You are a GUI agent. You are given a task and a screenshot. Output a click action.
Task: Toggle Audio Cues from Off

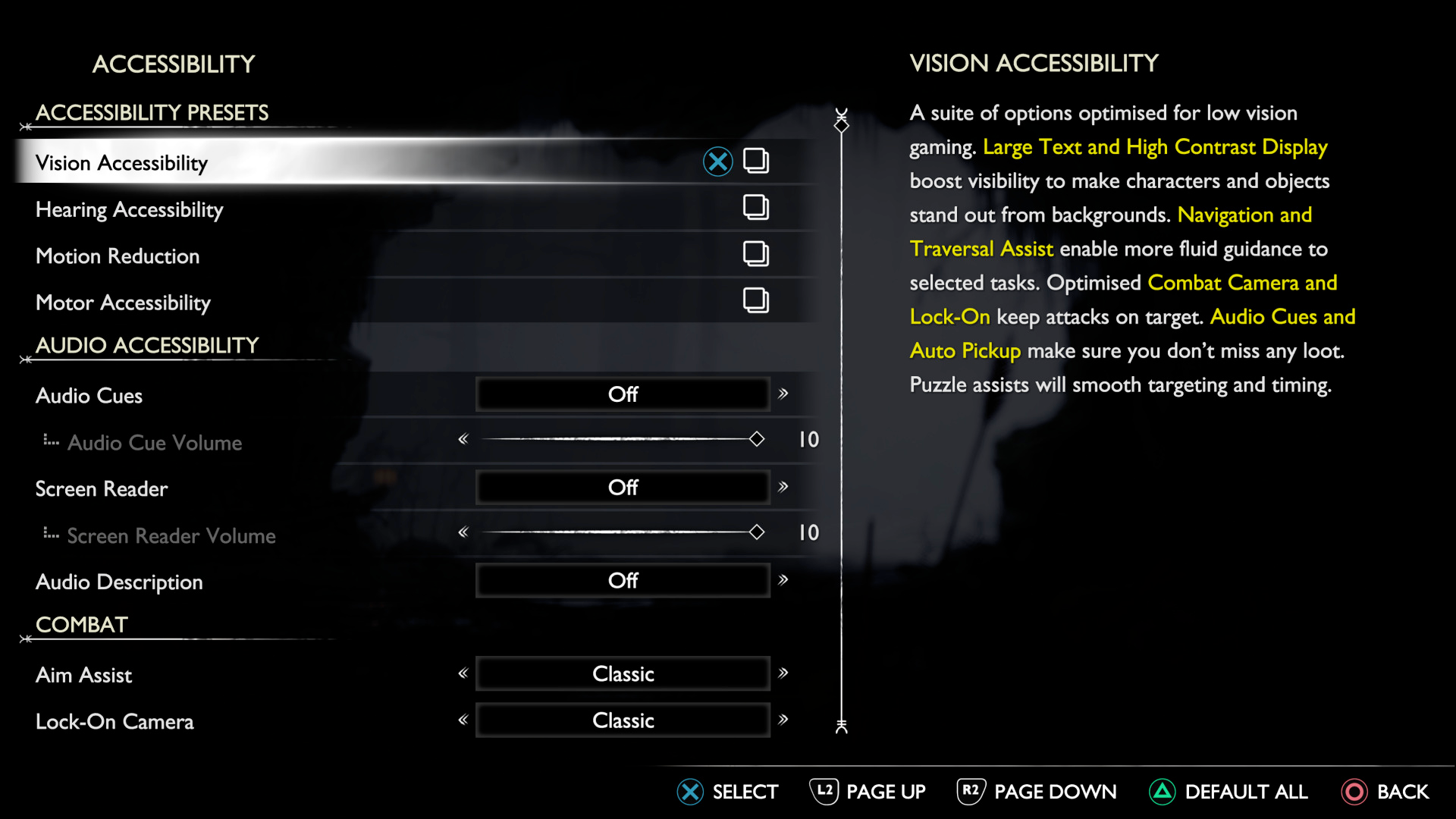pyautogui.click(x=622, y=394)
